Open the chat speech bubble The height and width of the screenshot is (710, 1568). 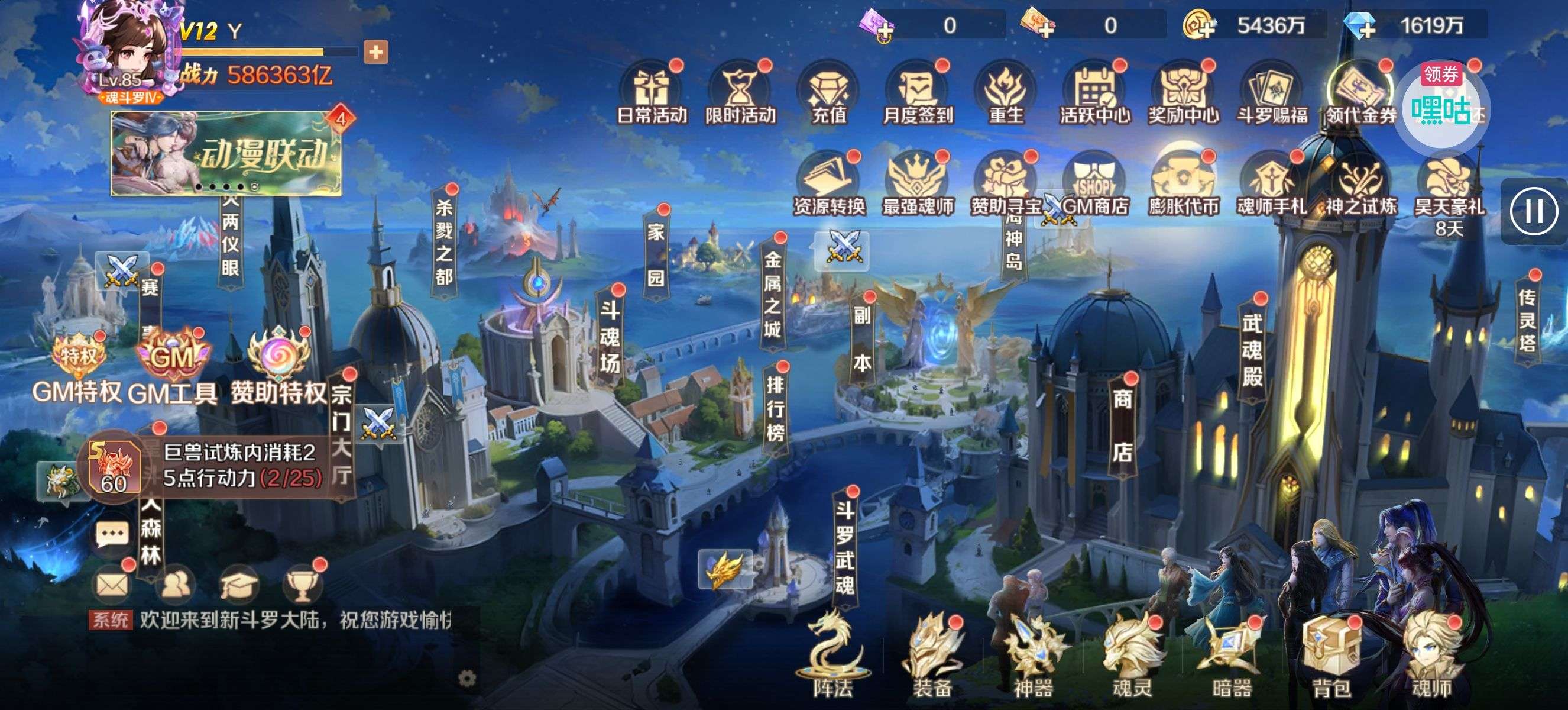pyautogui.click(x=112, y=535)
